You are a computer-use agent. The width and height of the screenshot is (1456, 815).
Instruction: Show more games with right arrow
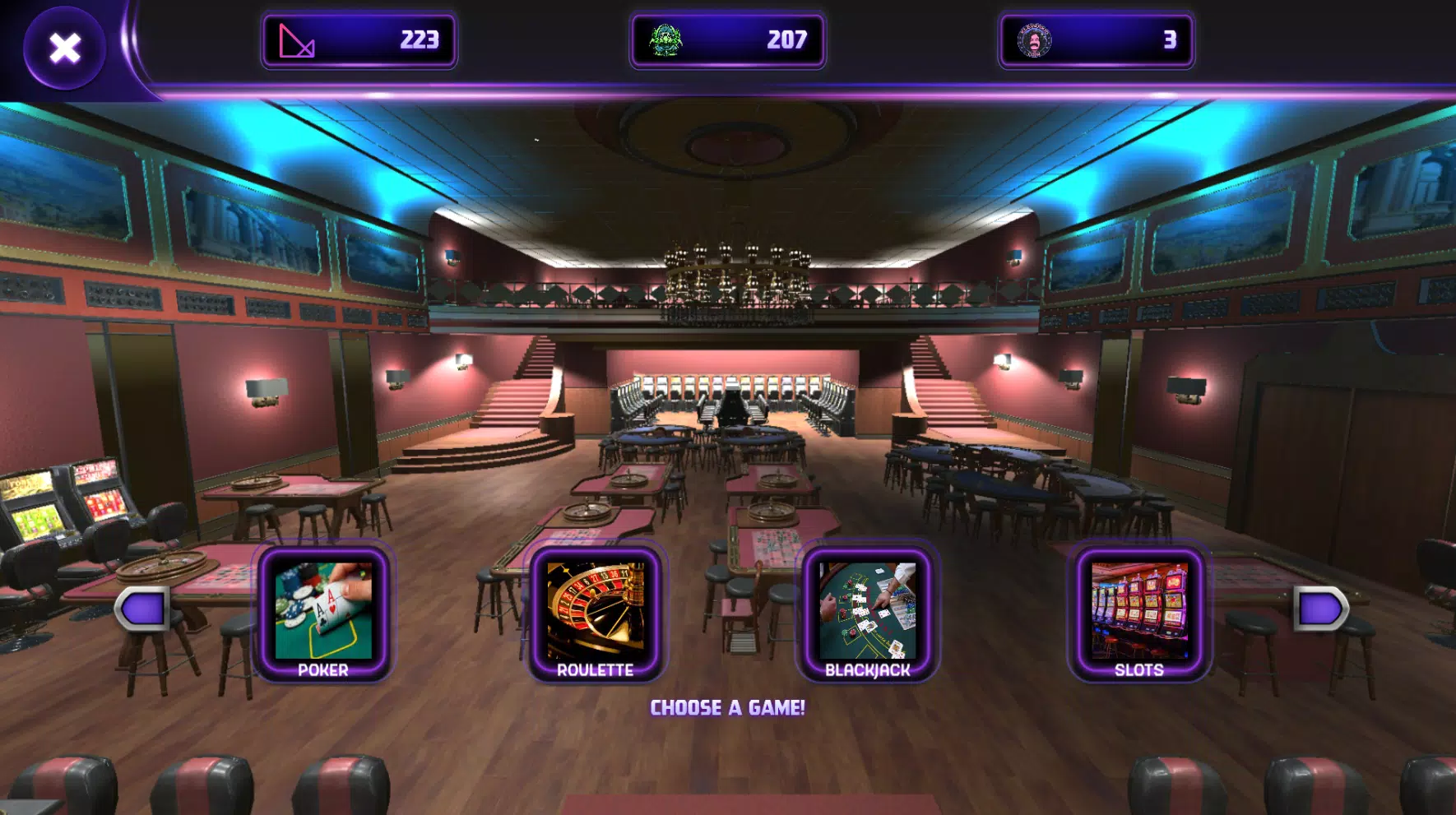[1320, 609]
